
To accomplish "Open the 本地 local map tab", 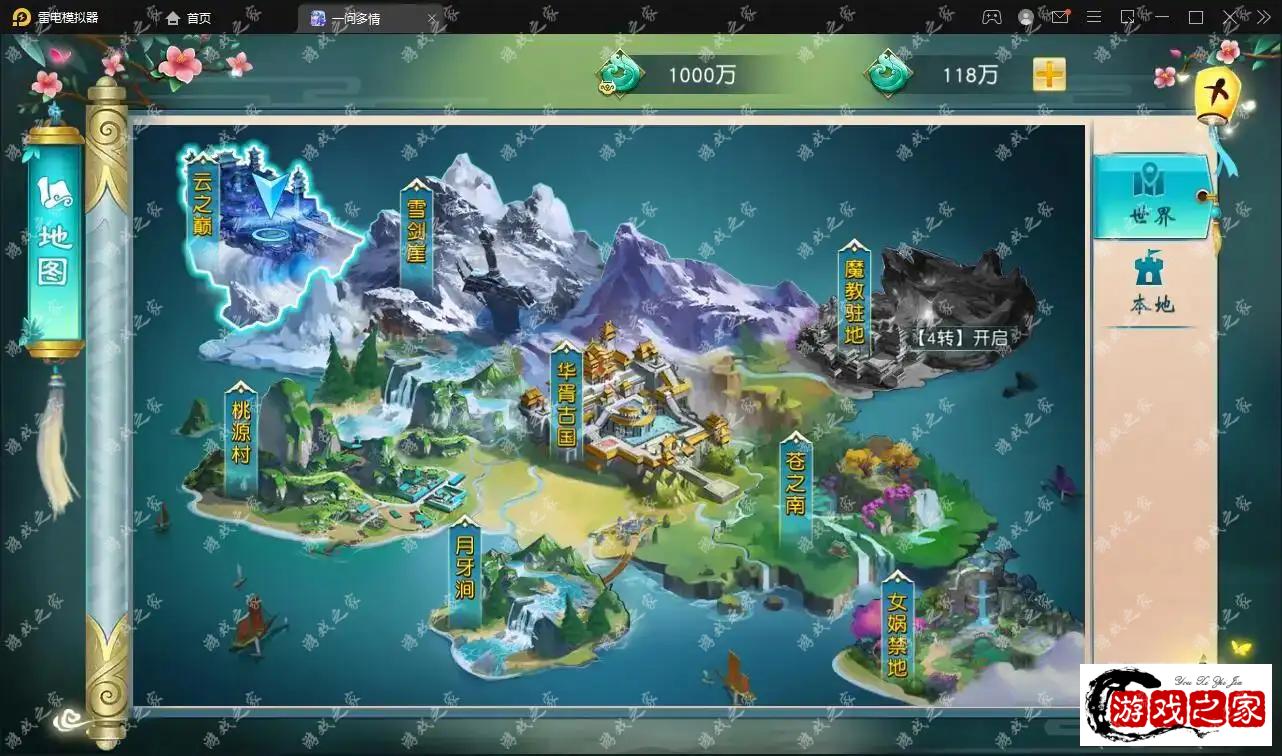I will coord(1152,285).
